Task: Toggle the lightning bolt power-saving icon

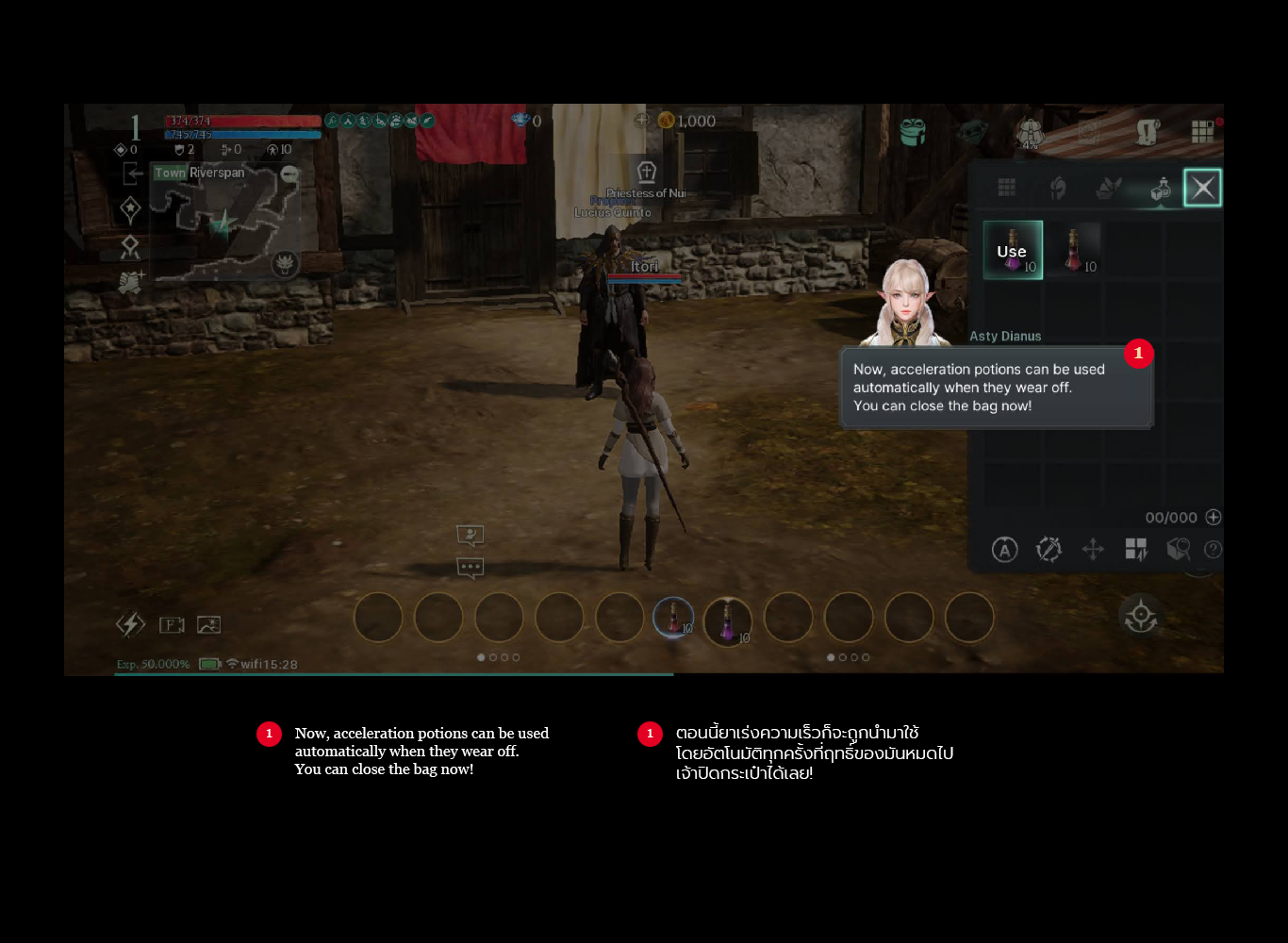Action: pos(130,624)
